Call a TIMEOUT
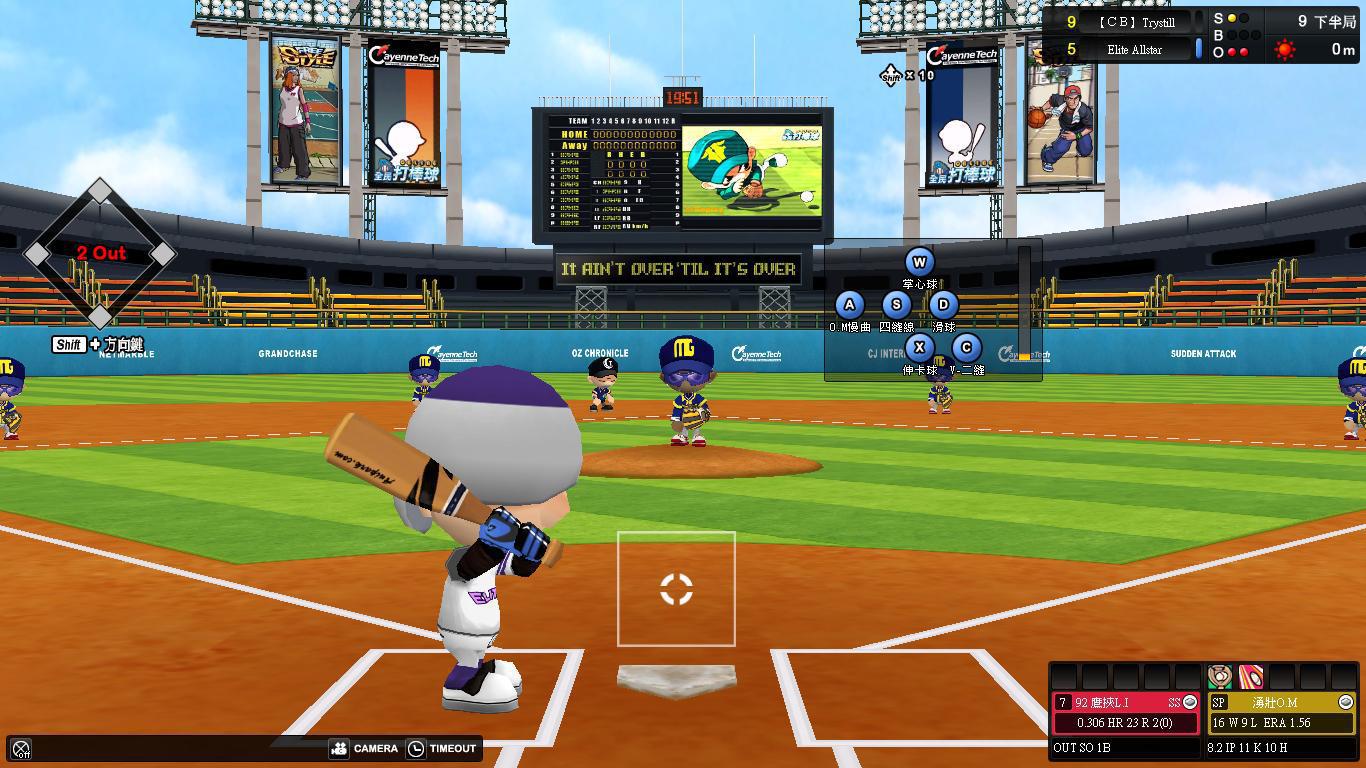Screen dimensions: 1366x768 (x=441, y=748)
